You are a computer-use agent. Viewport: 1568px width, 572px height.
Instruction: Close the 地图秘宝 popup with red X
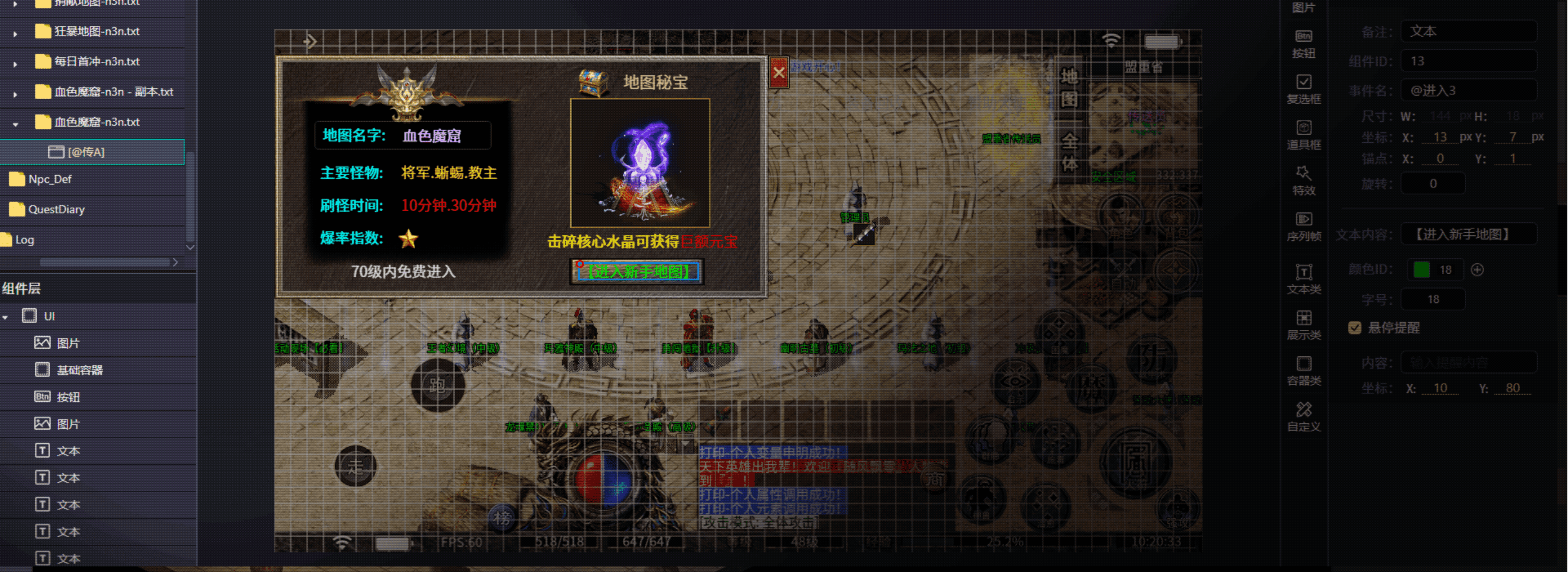tap(779, 73)
